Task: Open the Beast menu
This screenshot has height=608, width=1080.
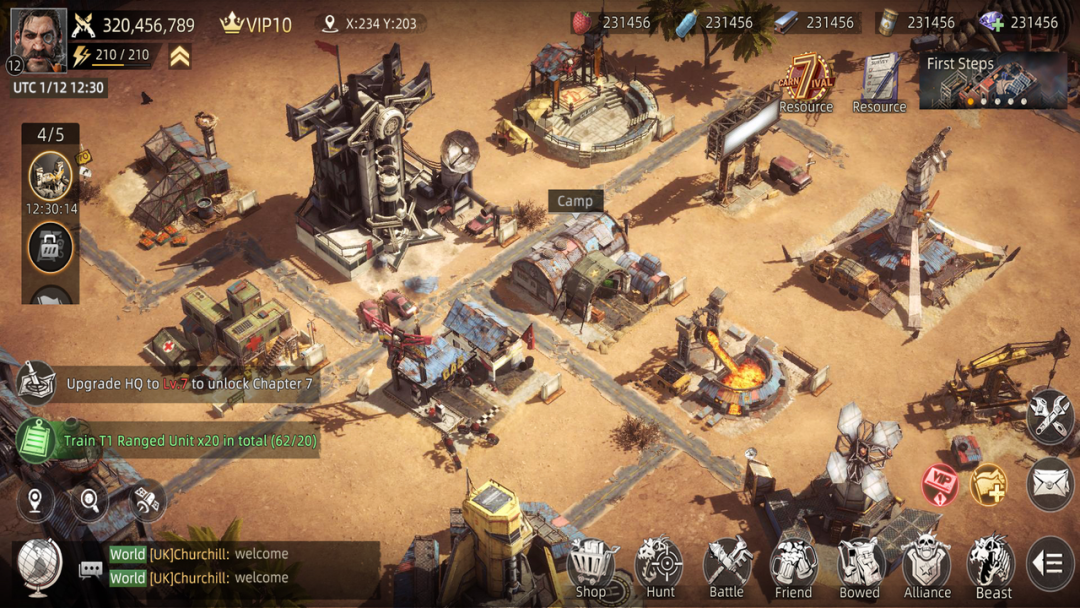Action: (x=993, y=568)
